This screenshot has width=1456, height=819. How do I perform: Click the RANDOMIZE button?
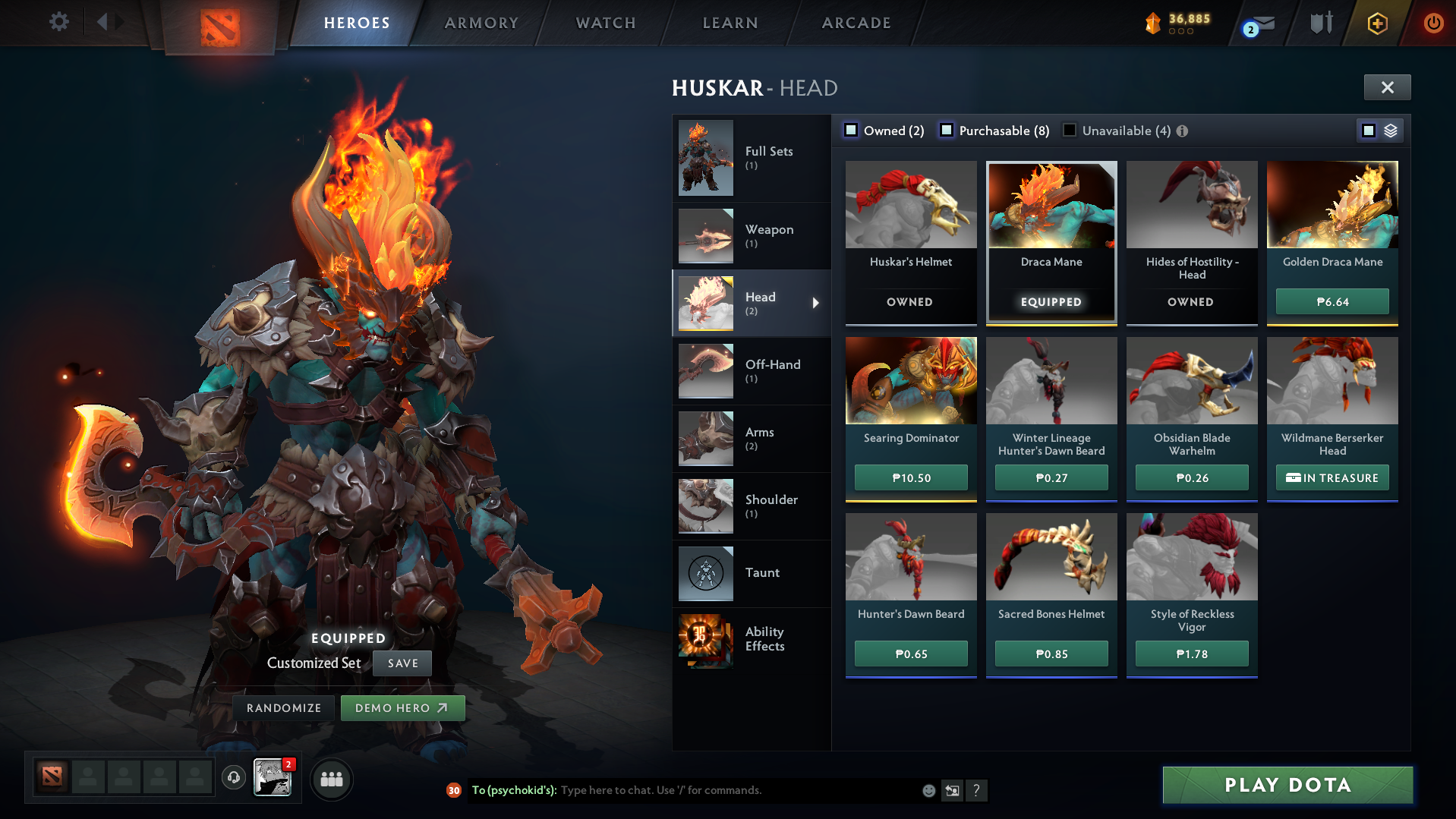[x=283, y=707]
